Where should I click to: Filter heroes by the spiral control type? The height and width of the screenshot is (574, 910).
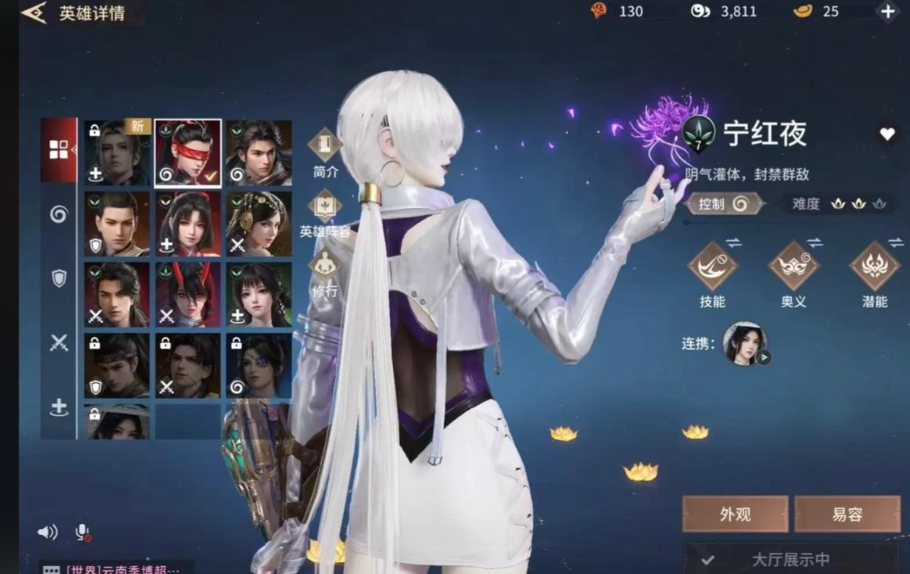pyautogui.click(x=59, y=214)
